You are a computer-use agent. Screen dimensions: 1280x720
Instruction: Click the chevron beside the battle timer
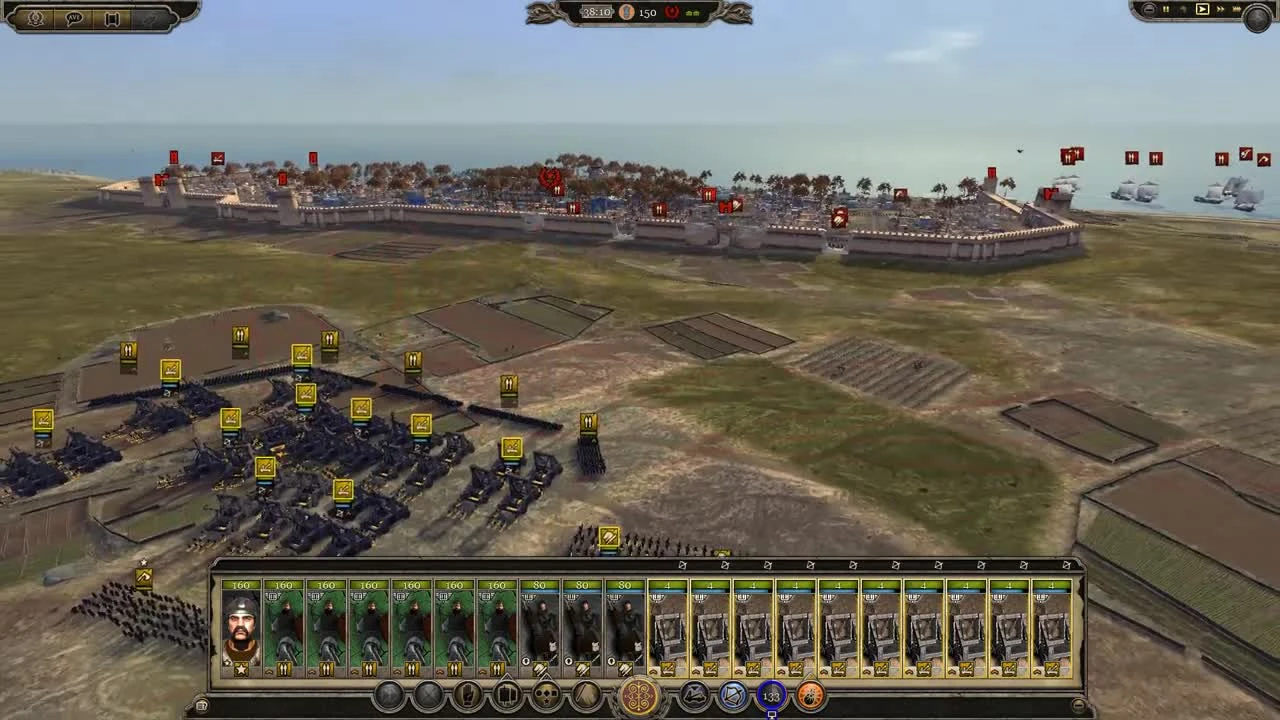click(x=613, y=12)
